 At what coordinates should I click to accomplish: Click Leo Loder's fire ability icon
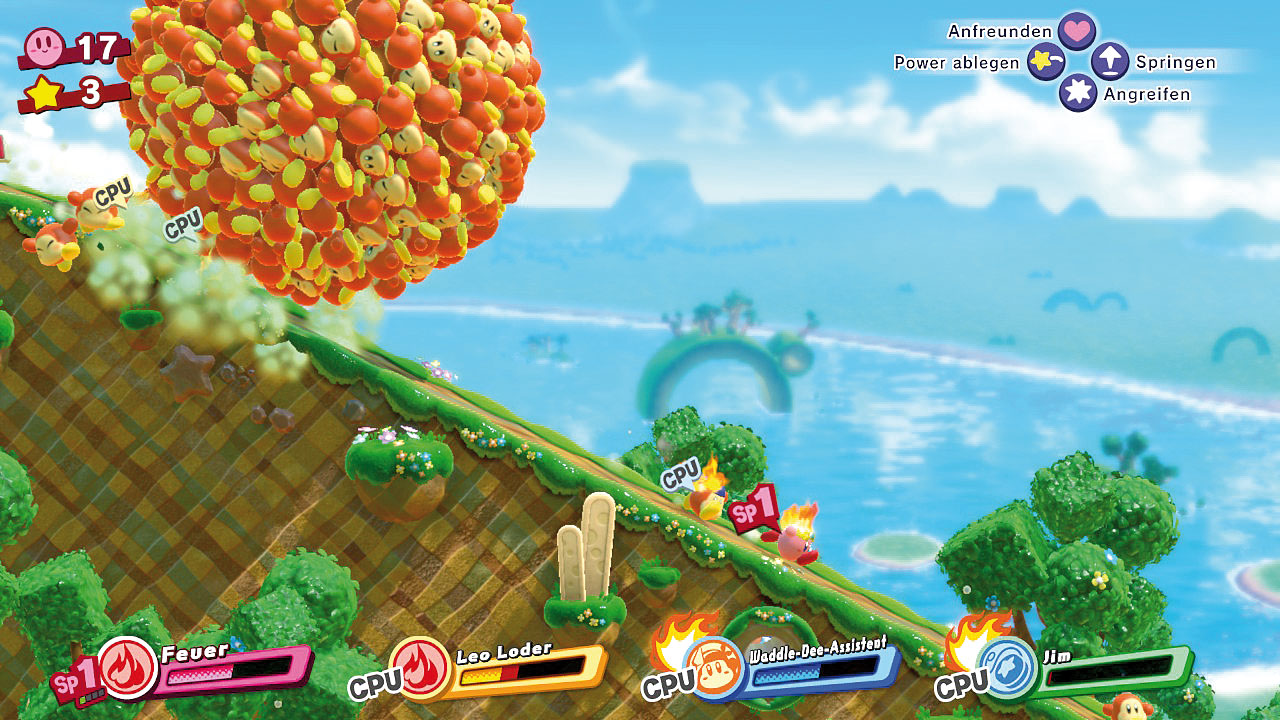click(420, 668)
